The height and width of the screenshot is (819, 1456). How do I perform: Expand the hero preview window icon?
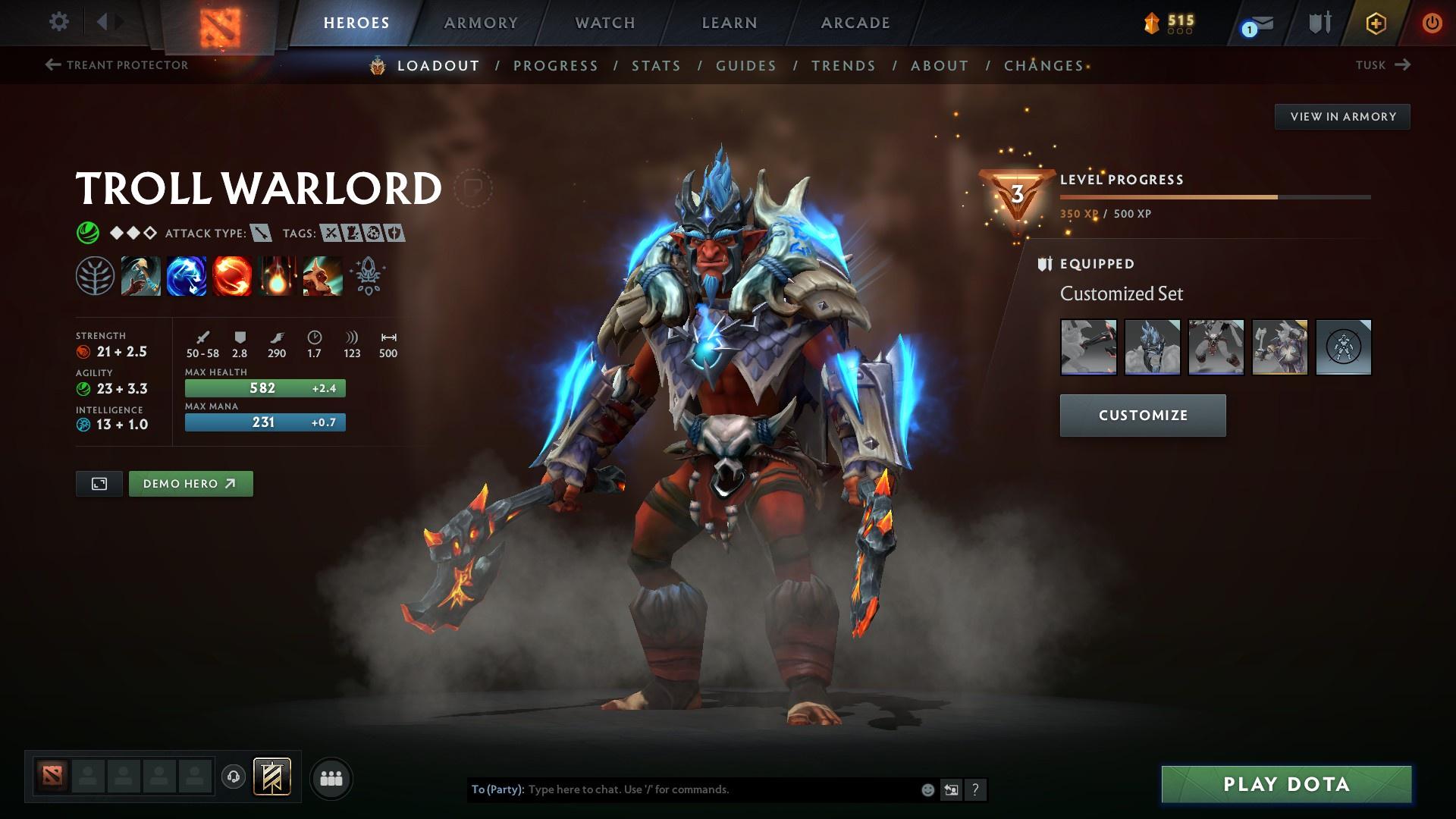[x=99, y=483]
